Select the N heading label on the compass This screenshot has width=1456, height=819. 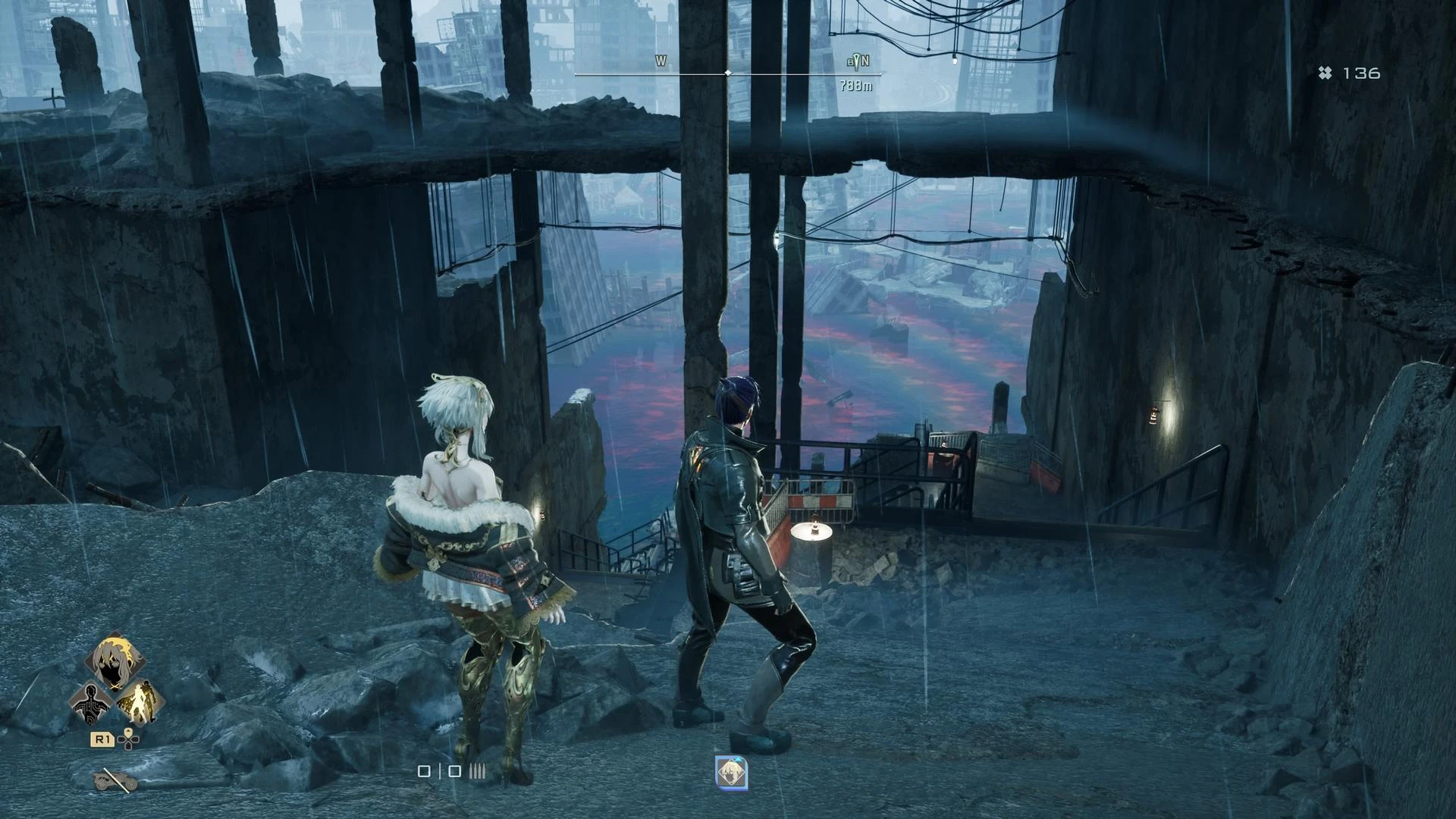coord(867,62)
